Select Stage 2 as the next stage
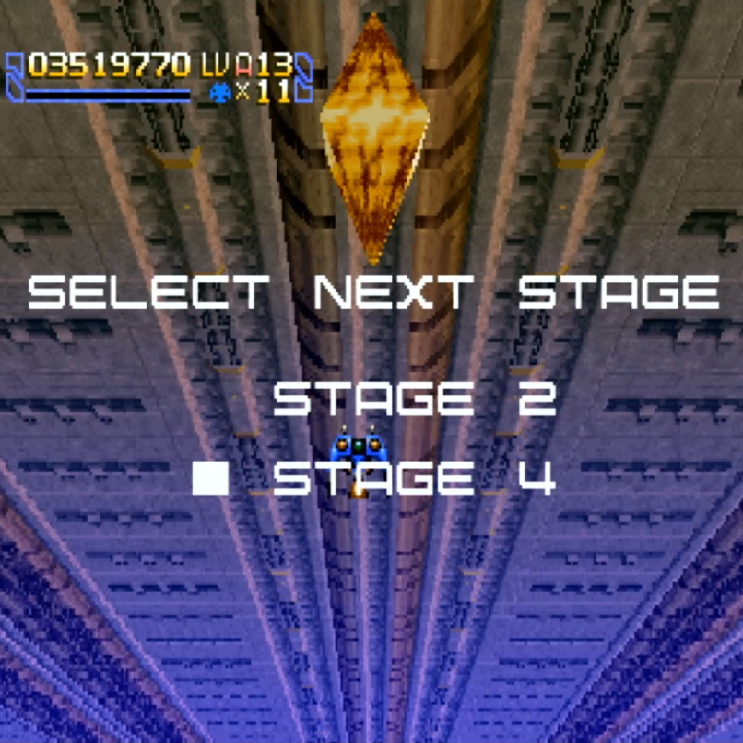The height and width of the screenshot is (743, 743). pyautogui.click(x=414, y=399)
